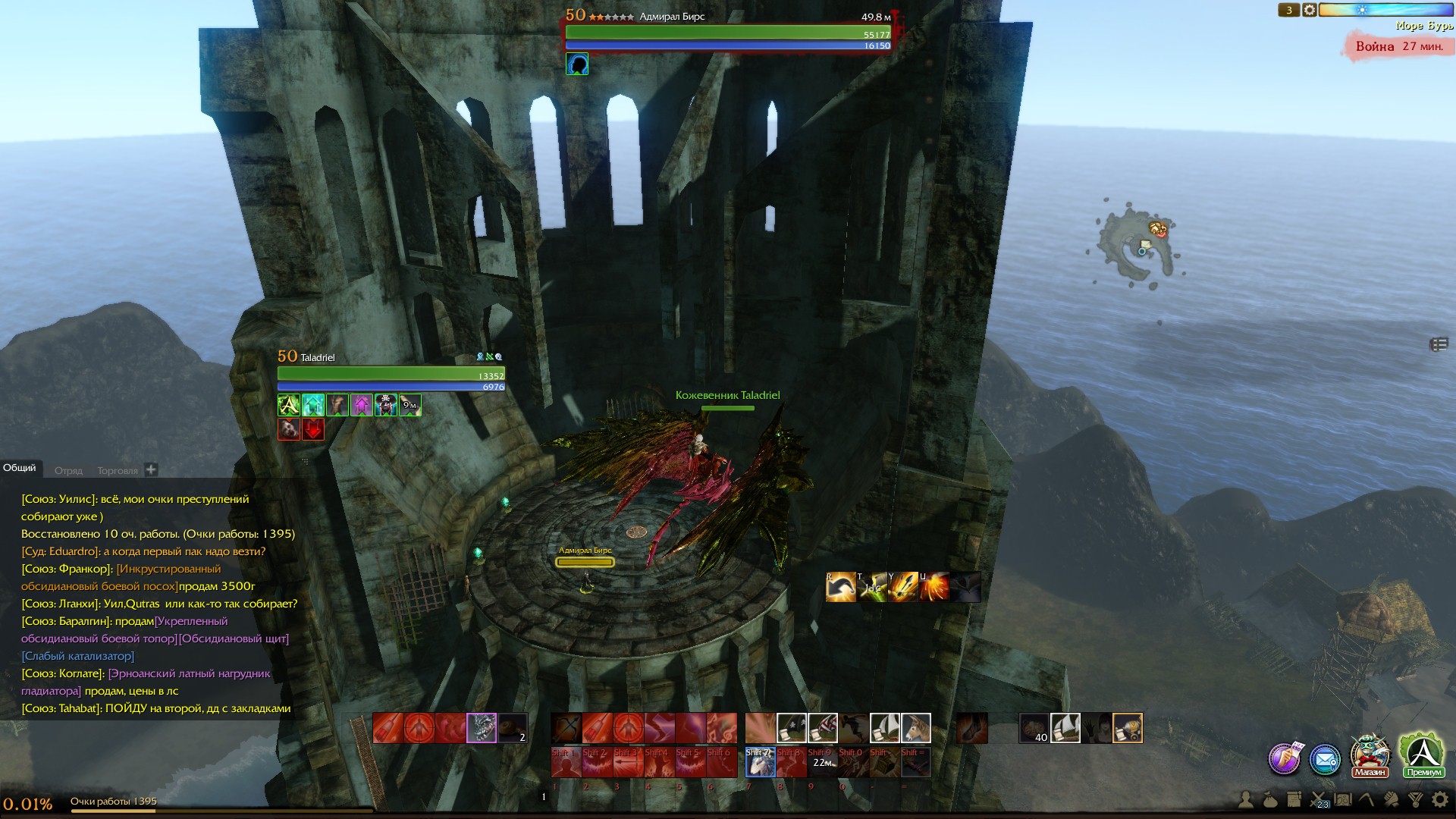Click the purple hand-with-banknote badge
The width and height of the screenshot is (1456, 819).
pyautogui.click(x=1285, y=758)
